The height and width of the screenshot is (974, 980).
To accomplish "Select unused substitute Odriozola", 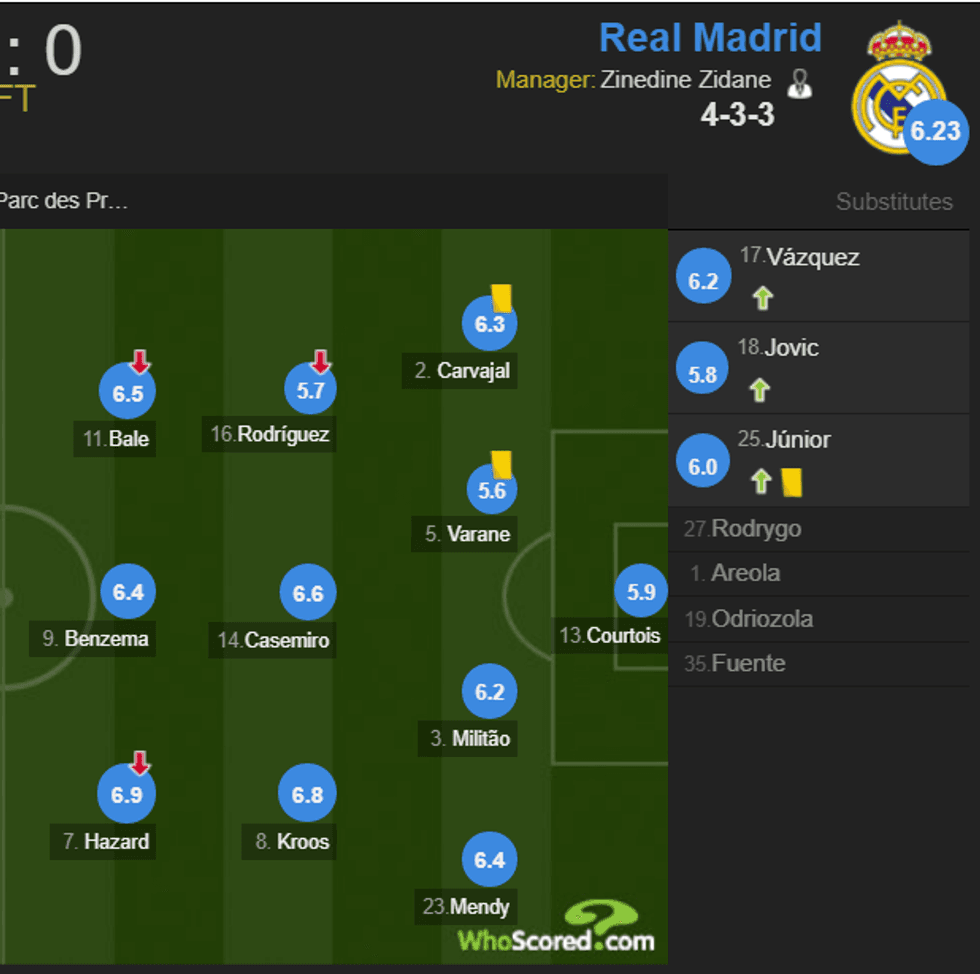I will pyautogui.click(x=762, y=619).
